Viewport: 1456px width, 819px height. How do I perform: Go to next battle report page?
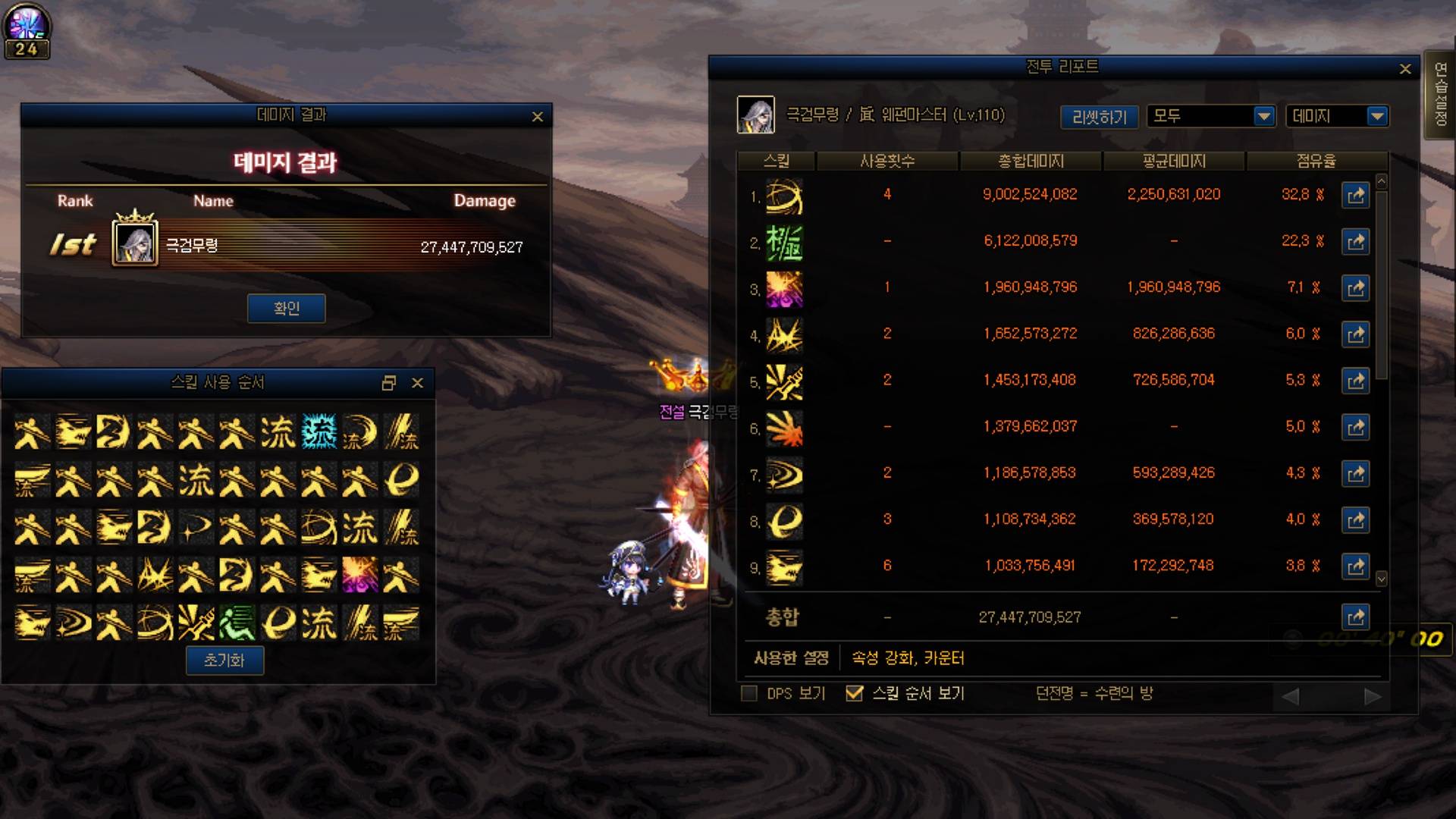tap(1372, 696)
